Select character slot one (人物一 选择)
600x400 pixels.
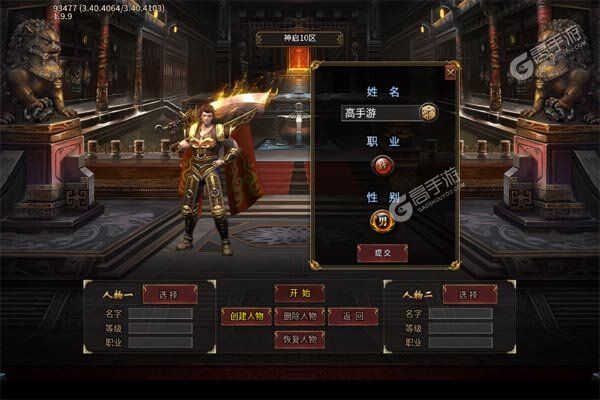tap(166, 294)
